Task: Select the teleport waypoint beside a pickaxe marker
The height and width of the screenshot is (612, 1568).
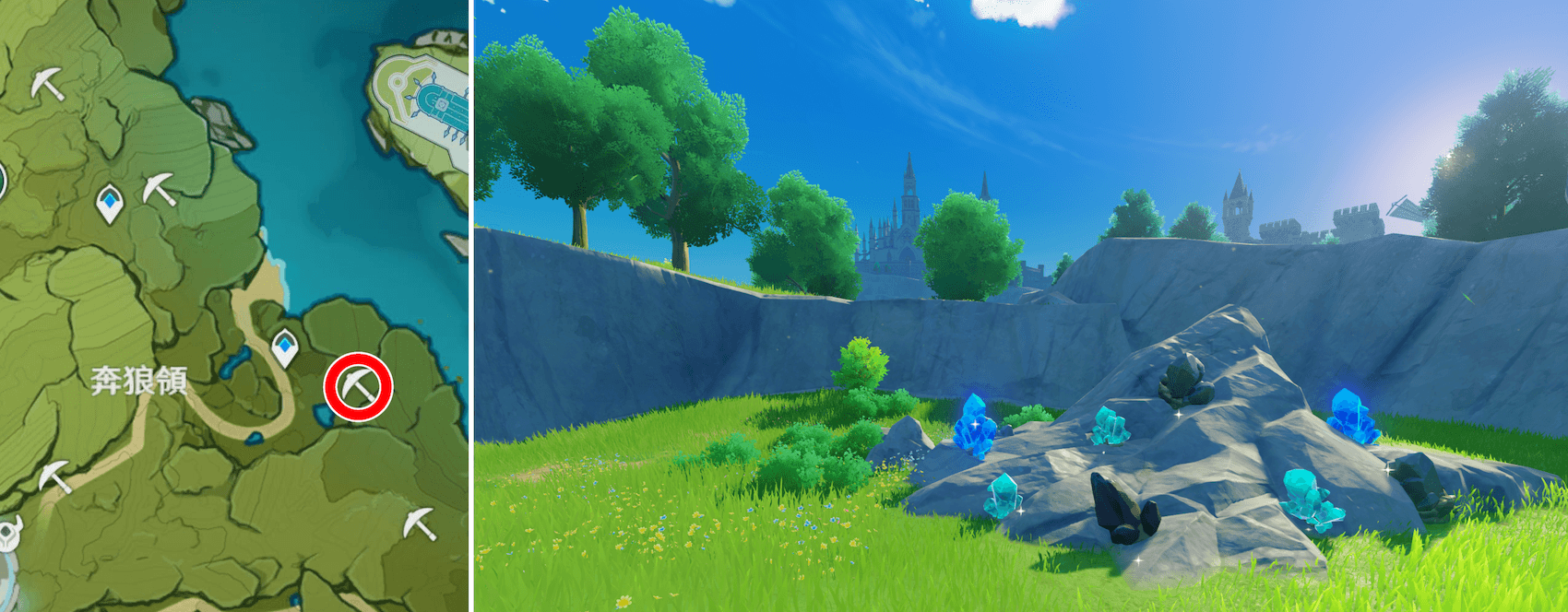Action: (x=111, y=203)
